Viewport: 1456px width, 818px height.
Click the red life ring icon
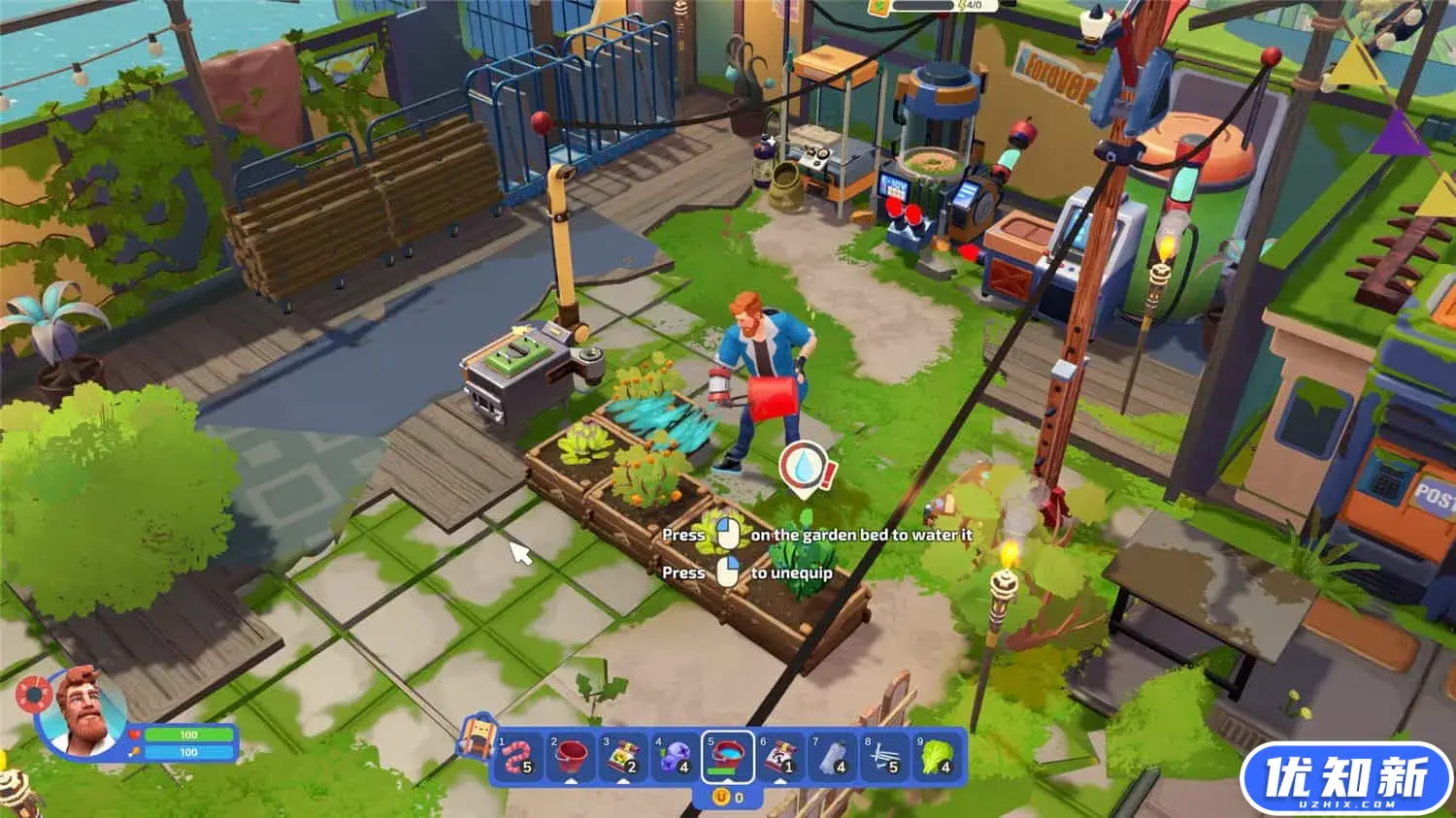pyautogui.click(x=34, y=694)
